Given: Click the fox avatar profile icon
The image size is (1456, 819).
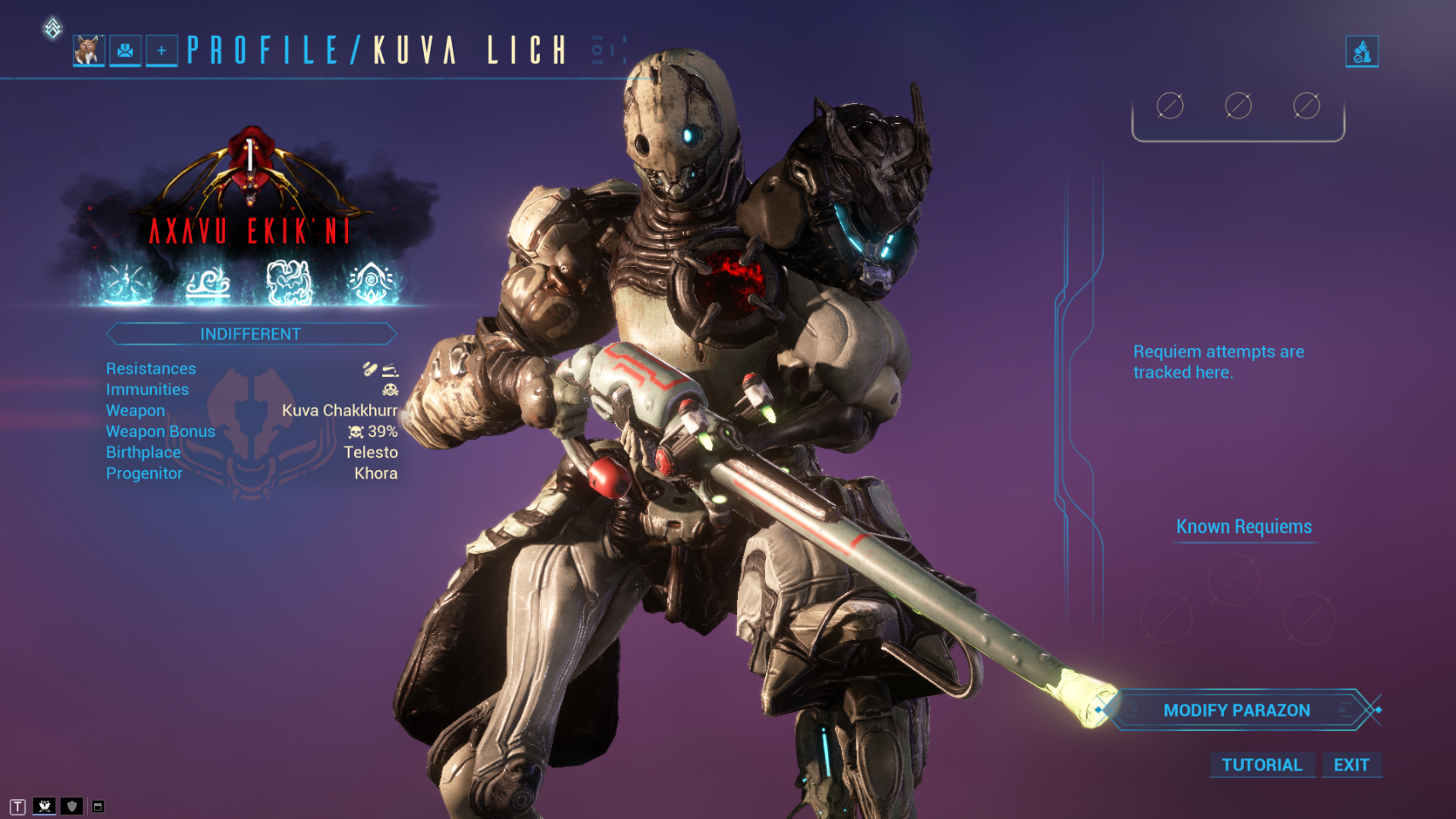Looking at the screenshot, I should point(89,51).
